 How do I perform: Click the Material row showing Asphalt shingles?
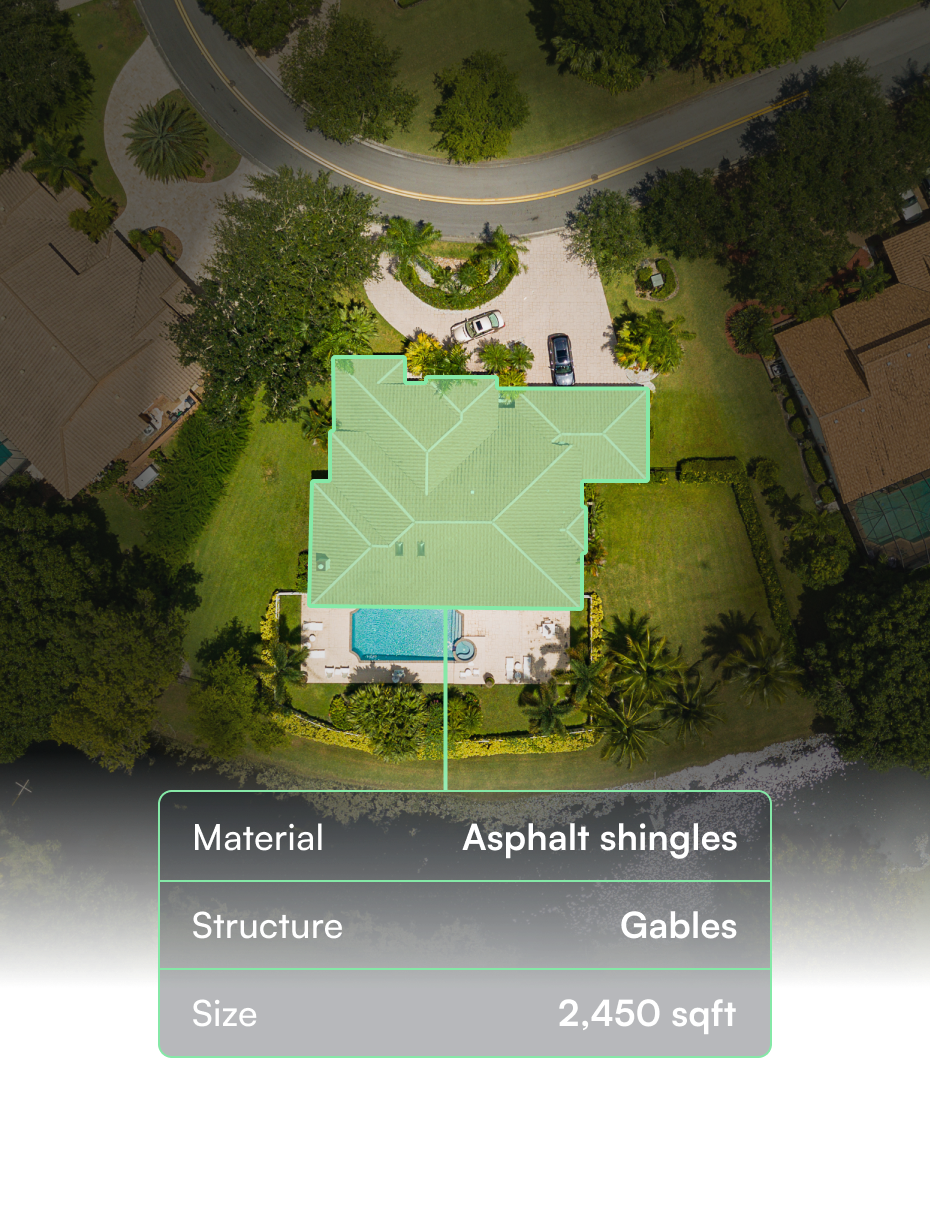tap(465, 838)
